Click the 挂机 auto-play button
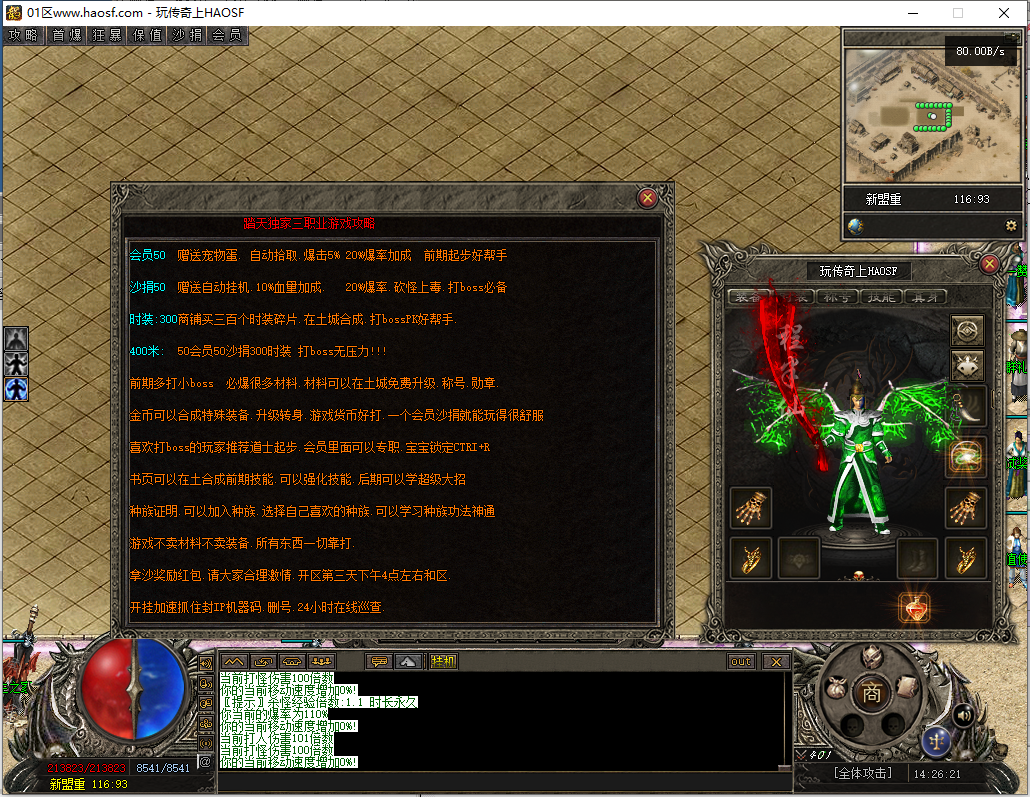 point(443,661)
